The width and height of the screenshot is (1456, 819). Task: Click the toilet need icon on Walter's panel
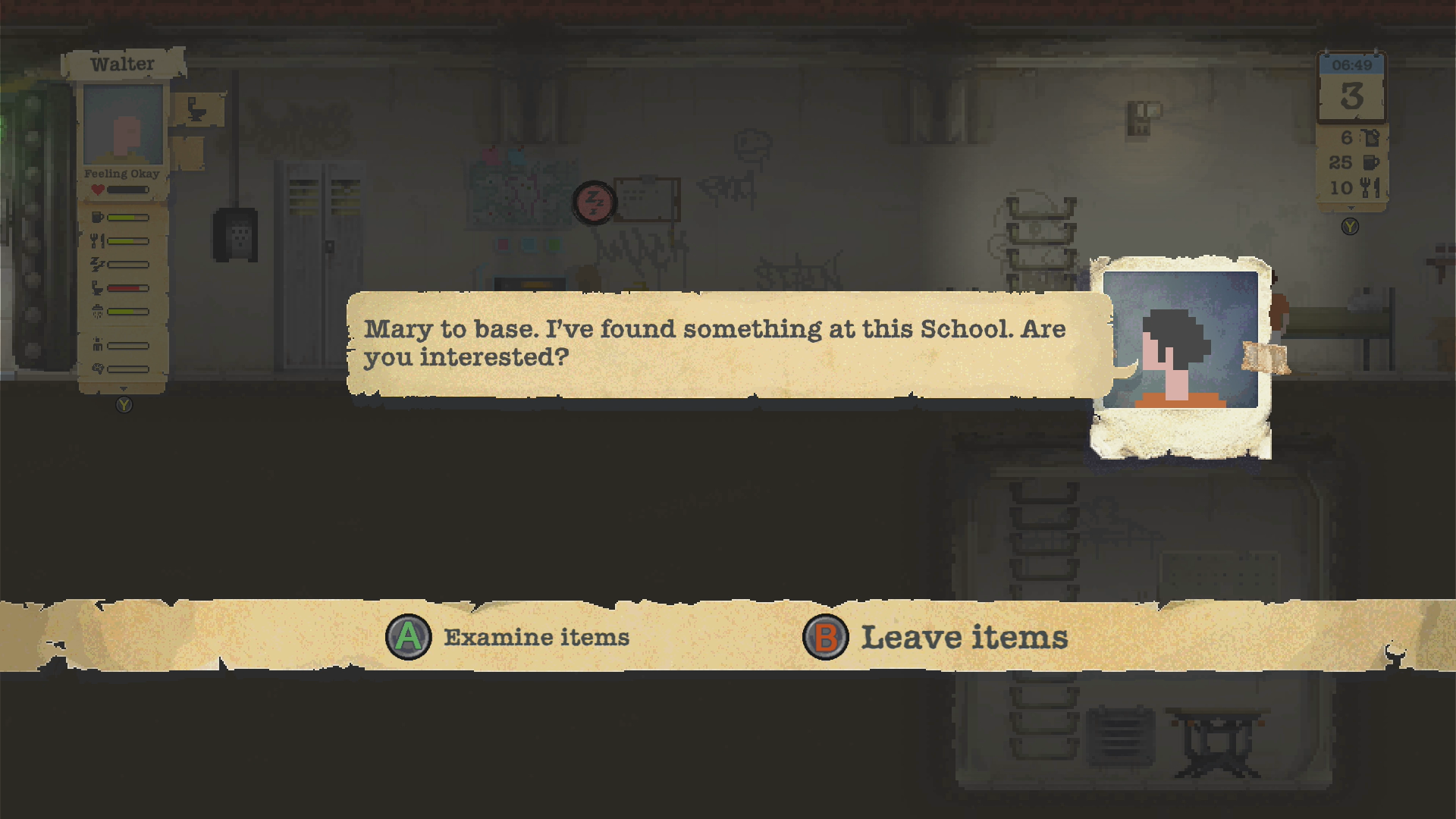pos(96,288)
